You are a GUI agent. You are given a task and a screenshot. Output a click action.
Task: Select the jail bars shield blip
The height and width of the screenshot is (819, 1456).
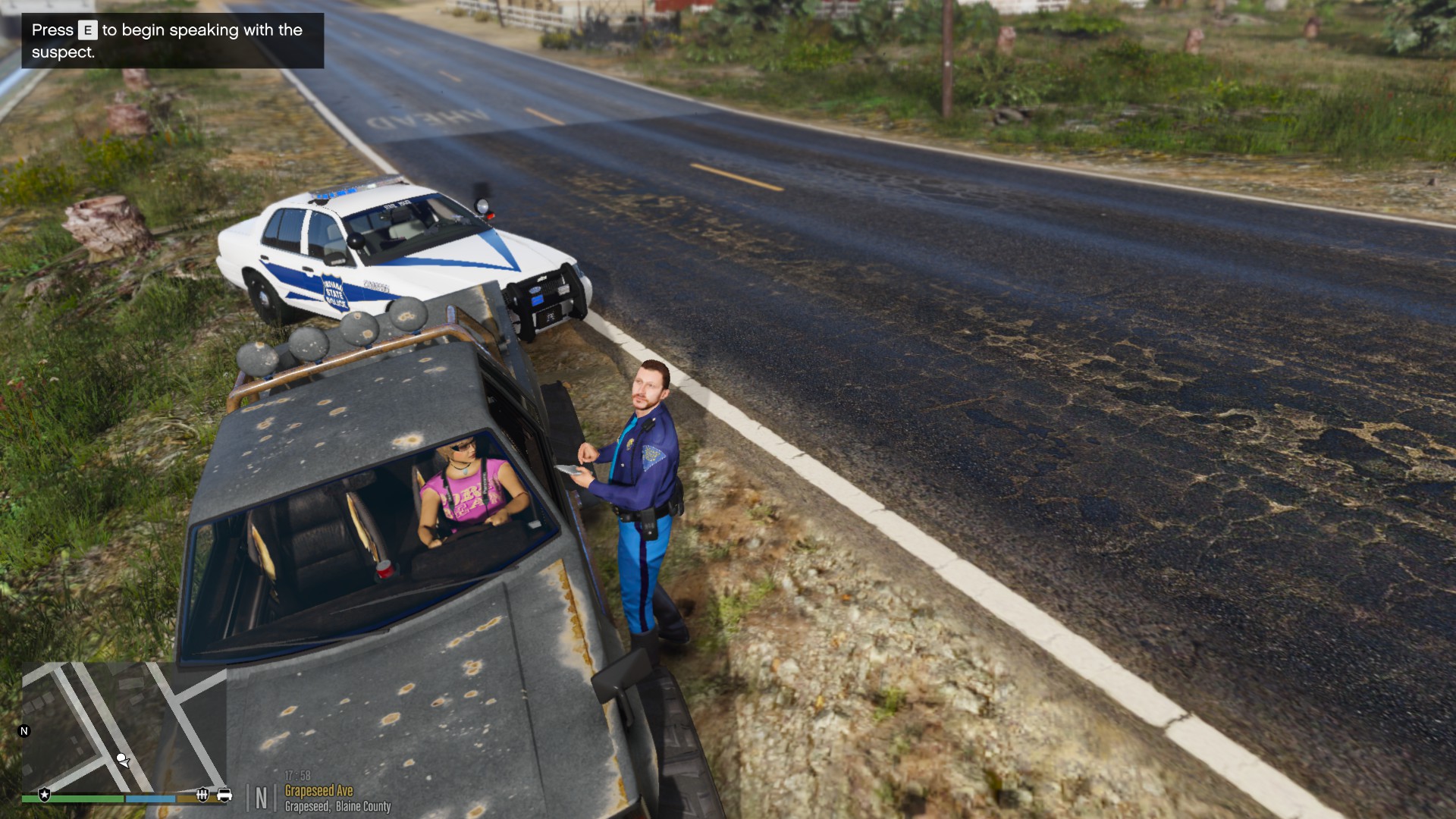202,795
